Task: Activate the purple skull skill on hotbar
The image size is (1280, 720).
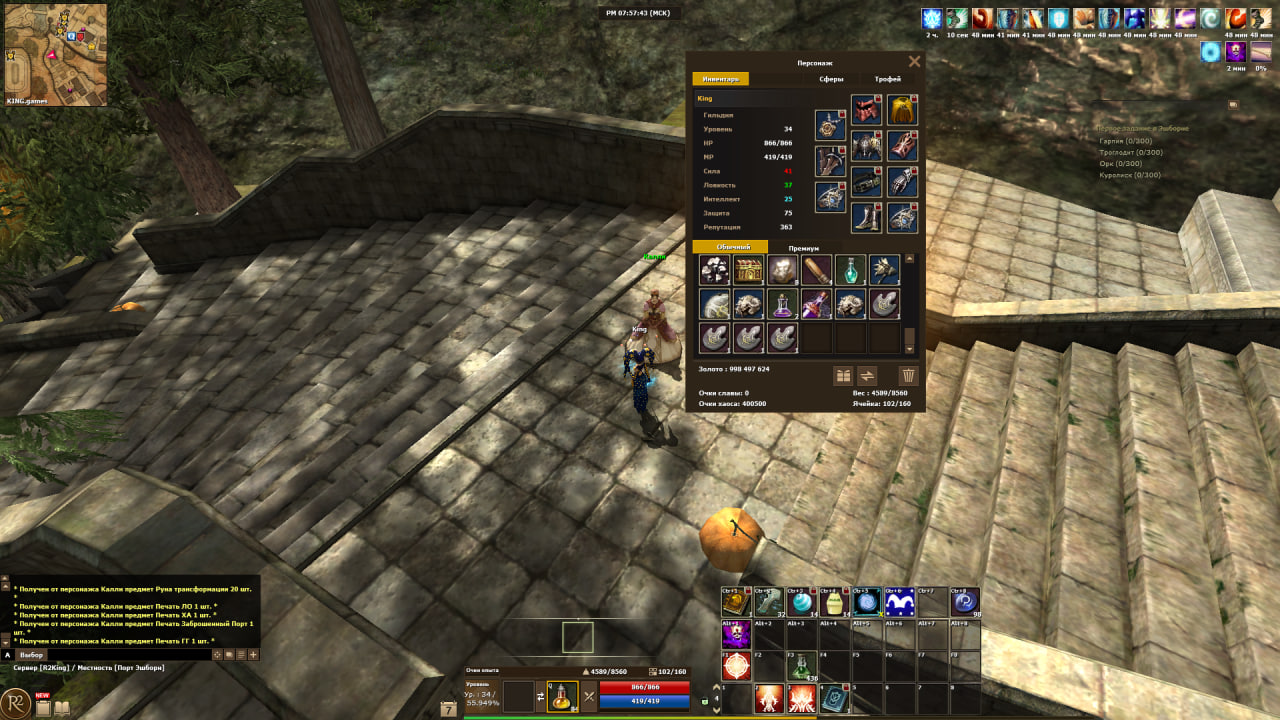Action: point(736,635)
